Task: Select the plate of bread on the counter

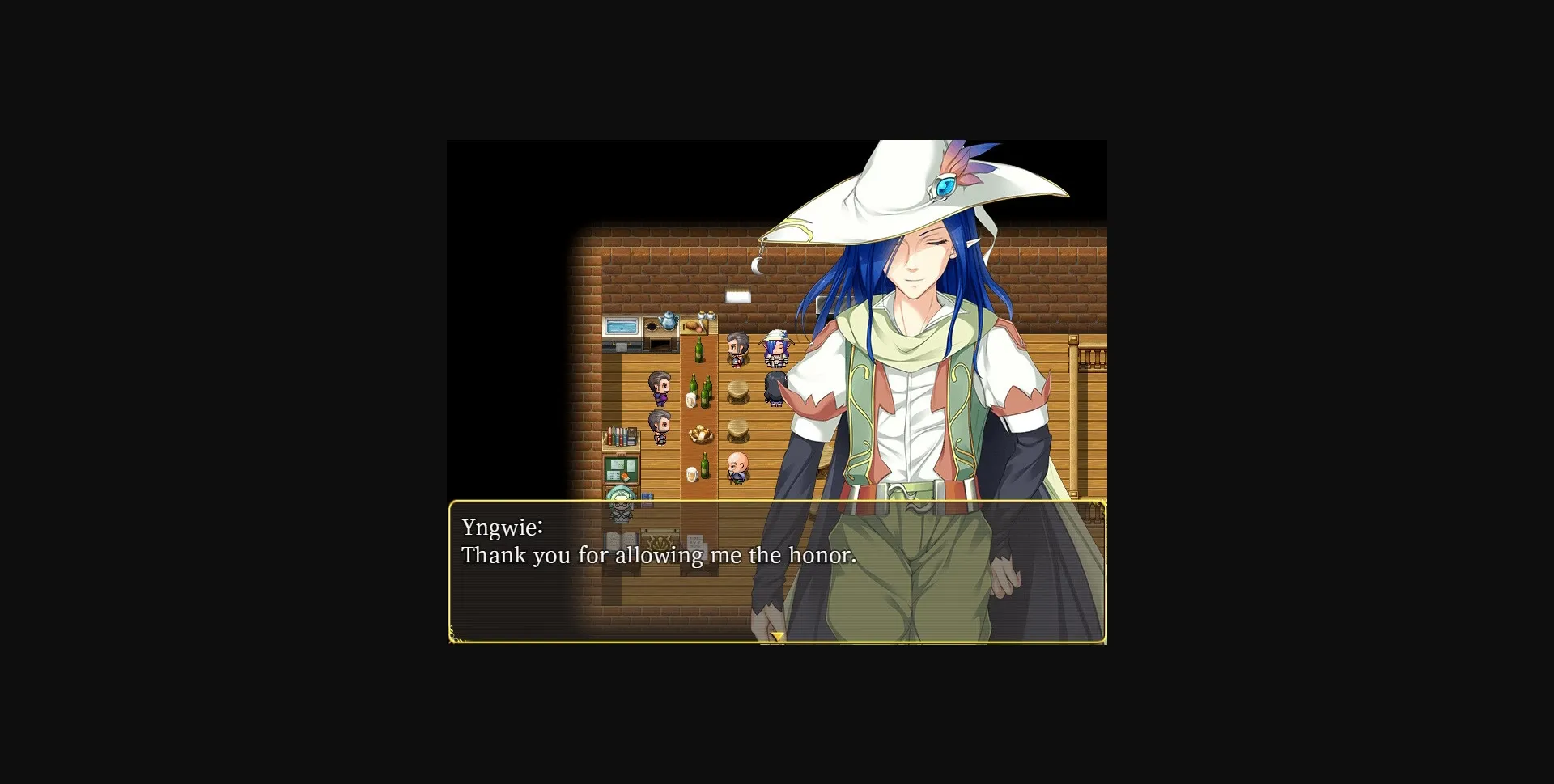Action: (699, 433)
